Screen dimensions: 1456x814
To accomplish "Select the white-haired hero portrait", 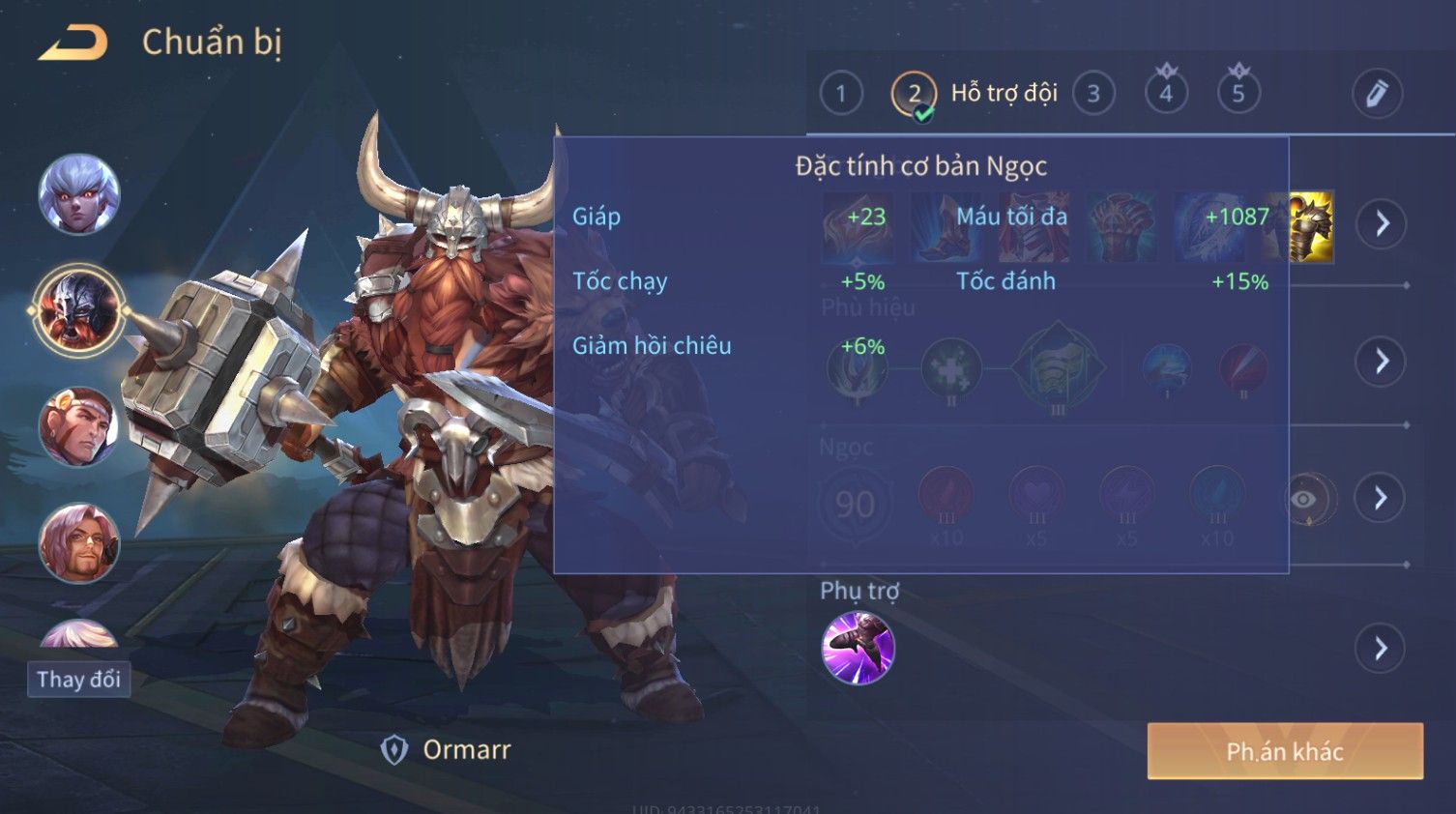I will coord(79,194).
